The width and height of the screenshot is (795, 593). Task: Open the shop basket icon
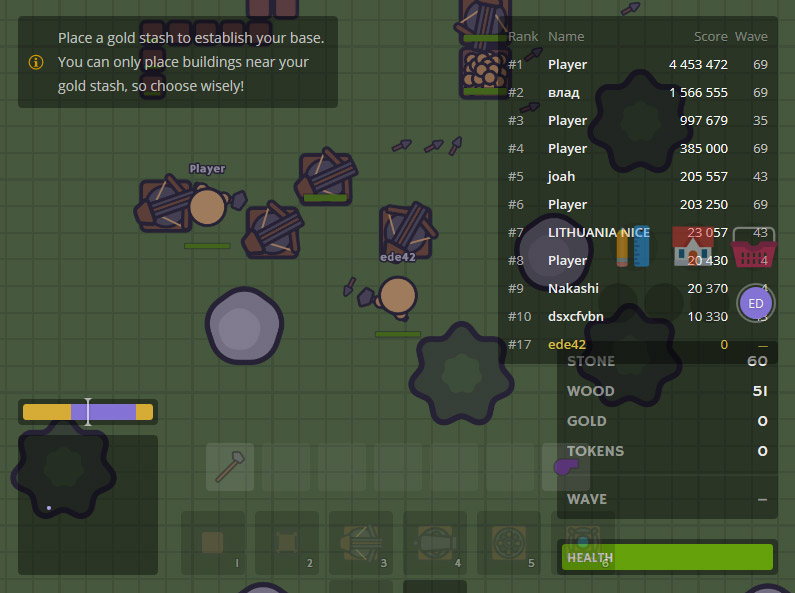tap(754, 247)
